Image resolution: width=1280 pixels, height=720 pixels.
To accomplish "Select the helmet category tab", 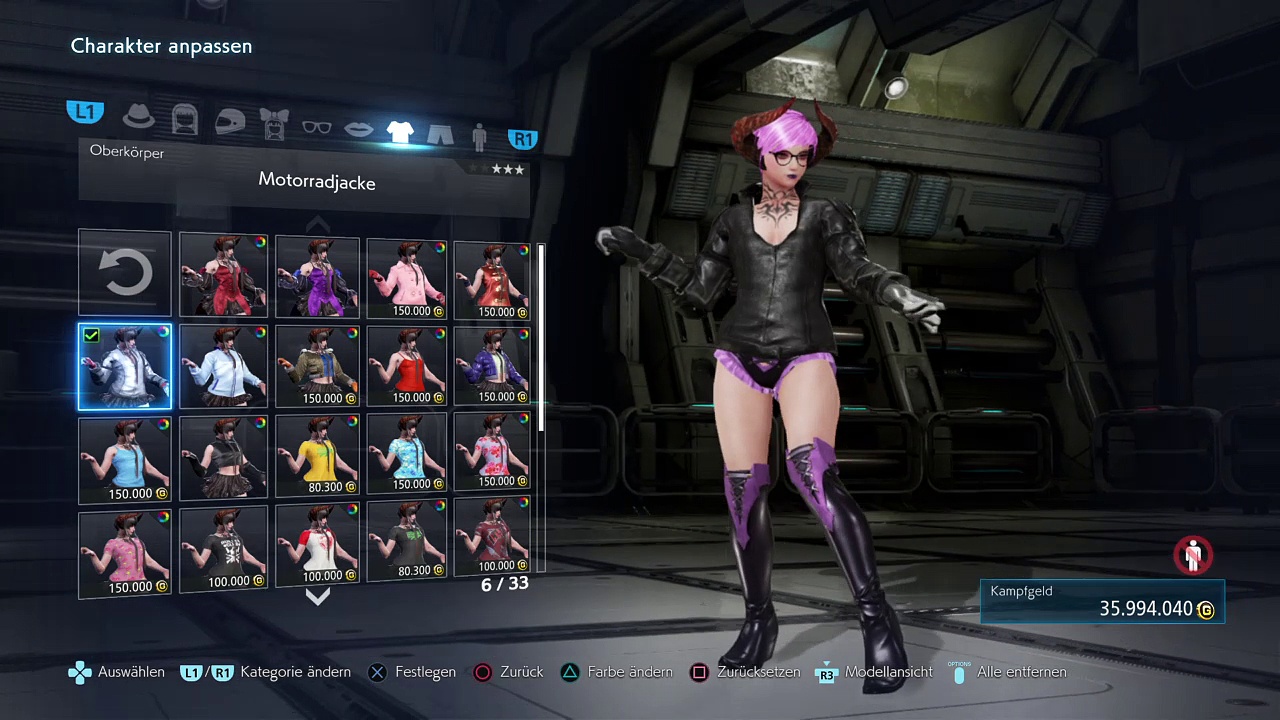I will click(x=230, y=121).
